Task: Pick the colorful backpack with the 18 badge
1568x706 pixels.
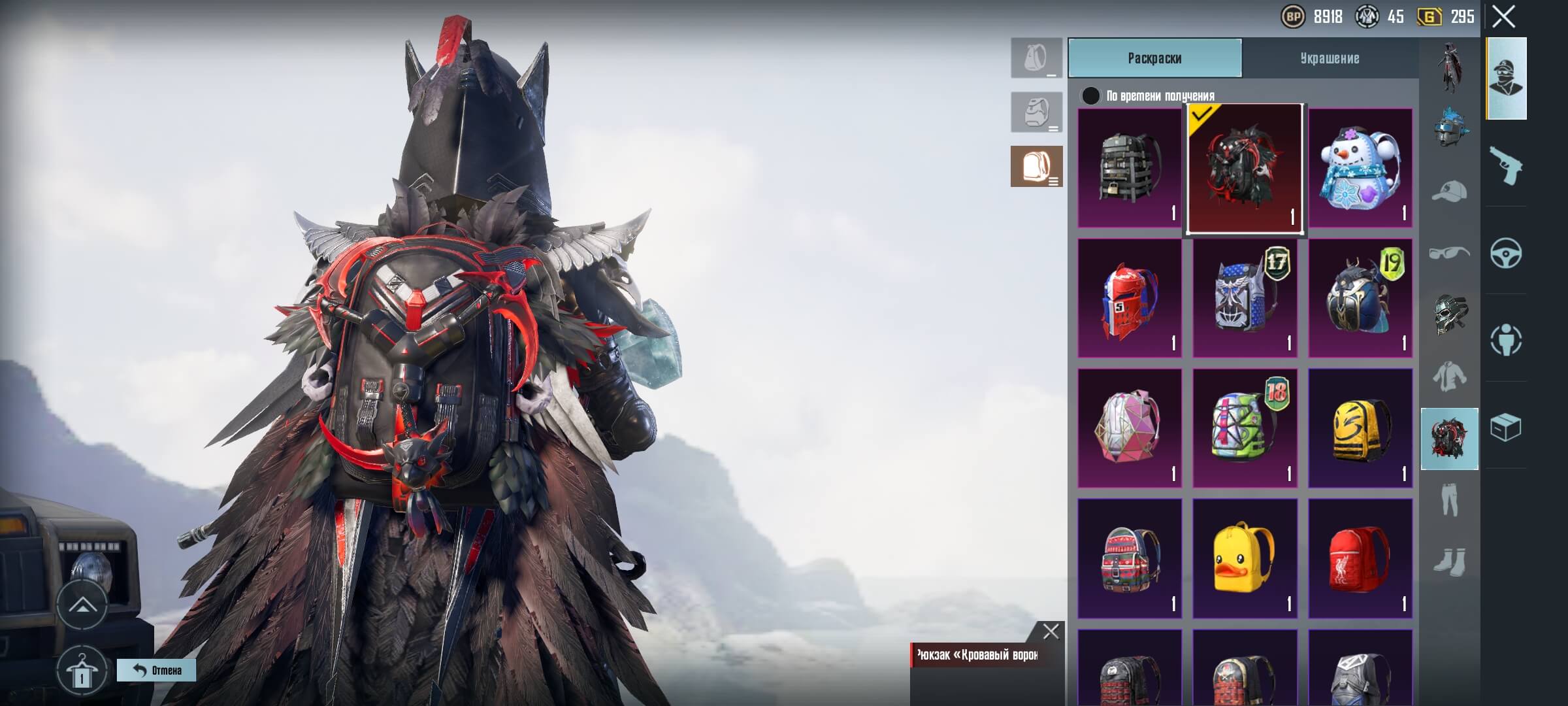Action: pos(1244,428)
